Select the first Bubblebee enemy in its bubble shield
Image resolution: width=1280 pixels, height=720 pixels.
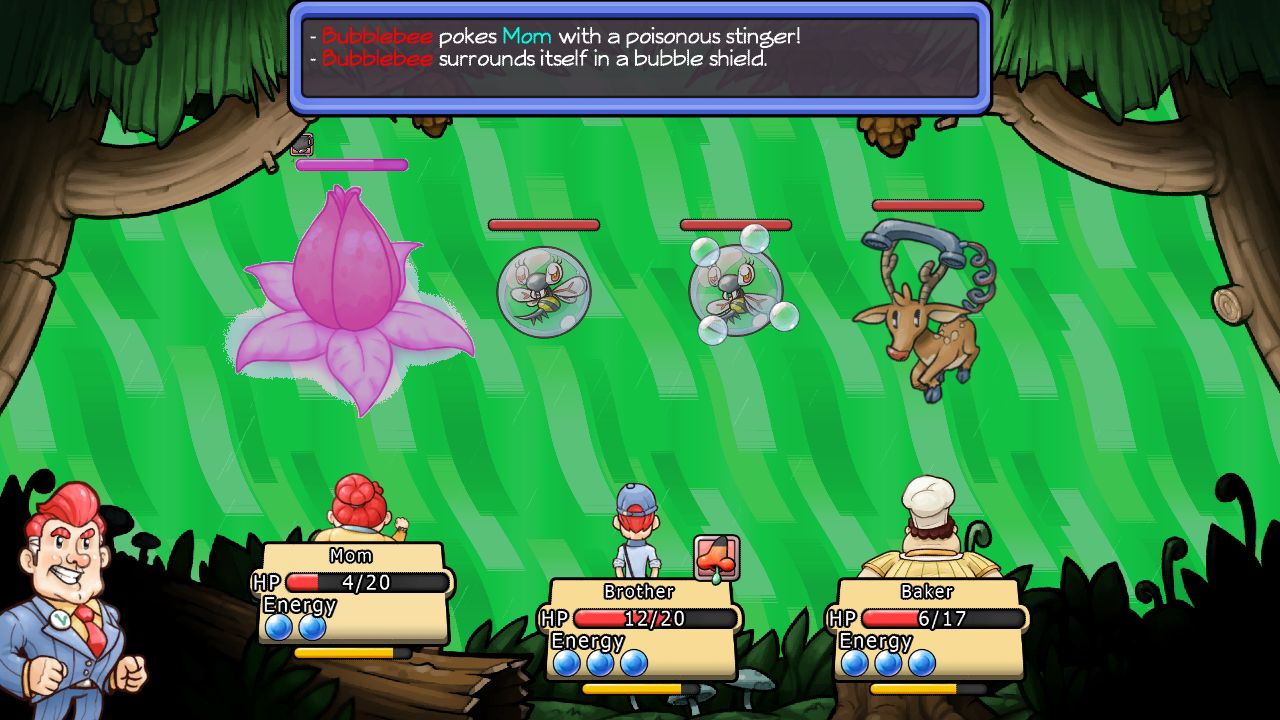pos(545,290)
